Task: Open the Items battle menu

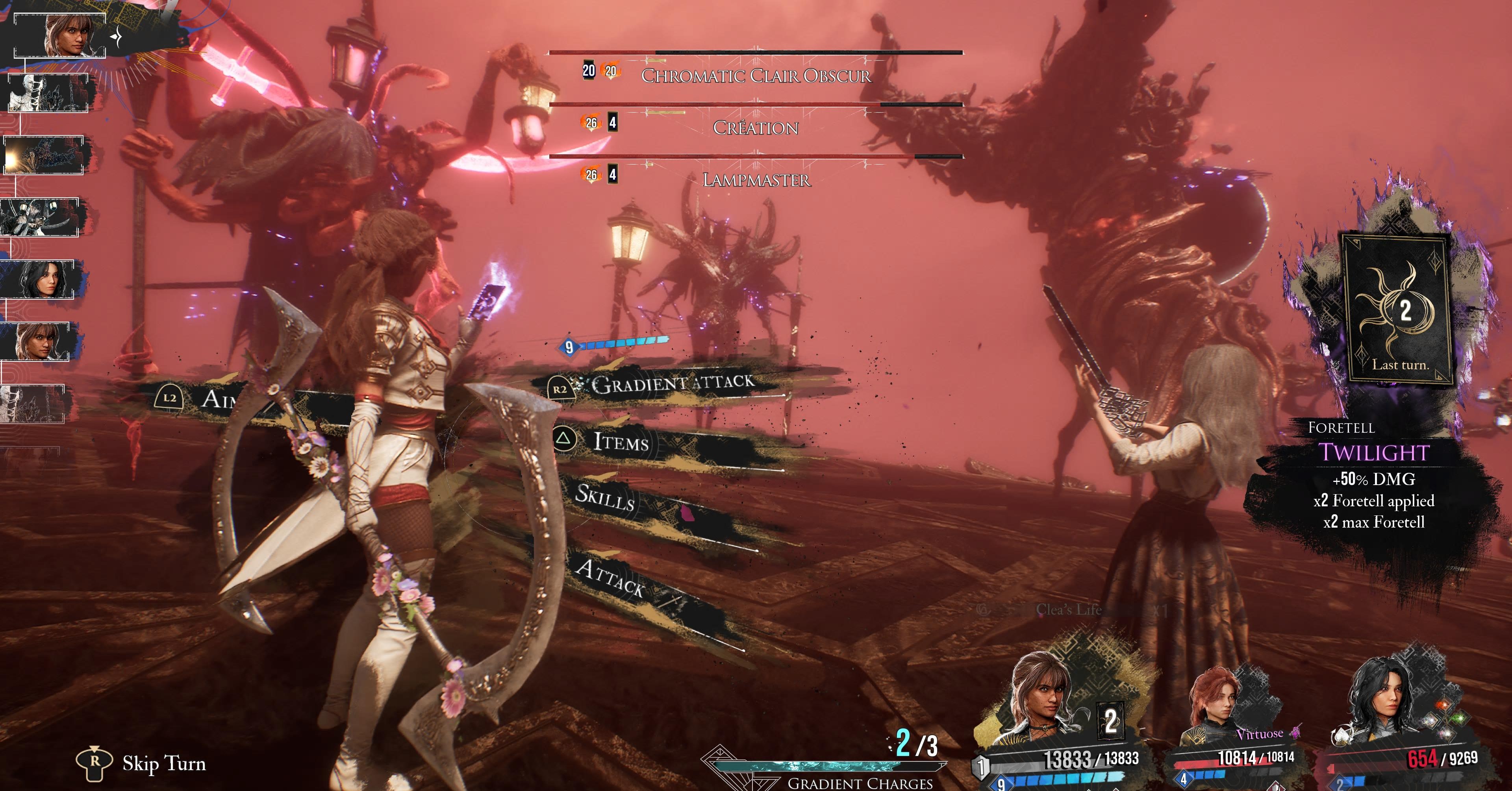Action: click(621, 441)
